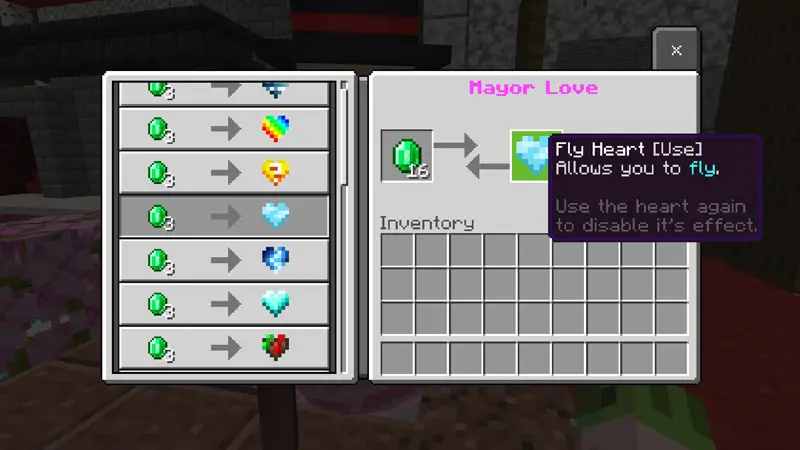Choose the orange question-mark heart trade
This screenshot has width=800, height=450.
click(224, 172)
